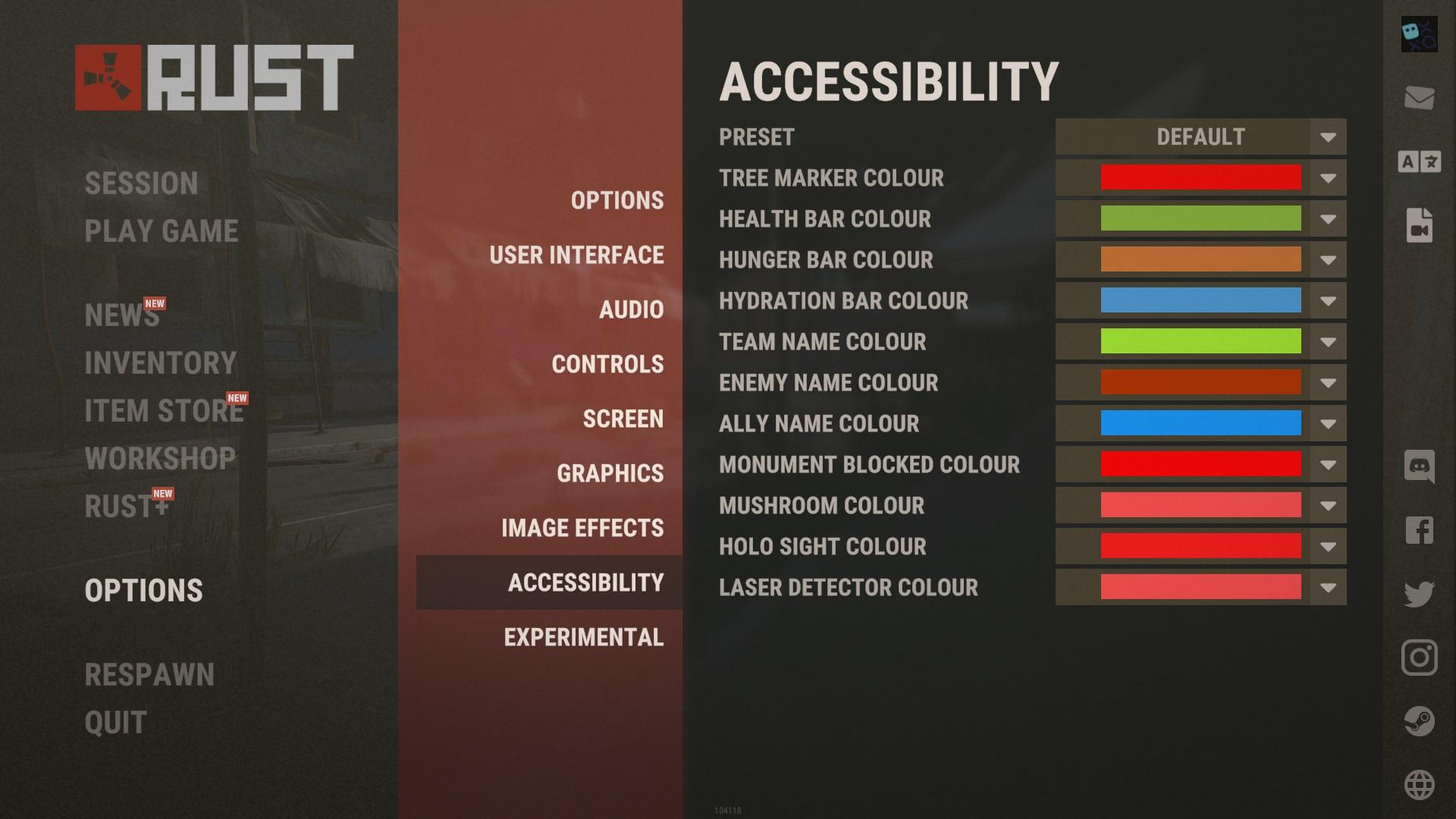Open the Discord link icon

(x=1419, y=466)
